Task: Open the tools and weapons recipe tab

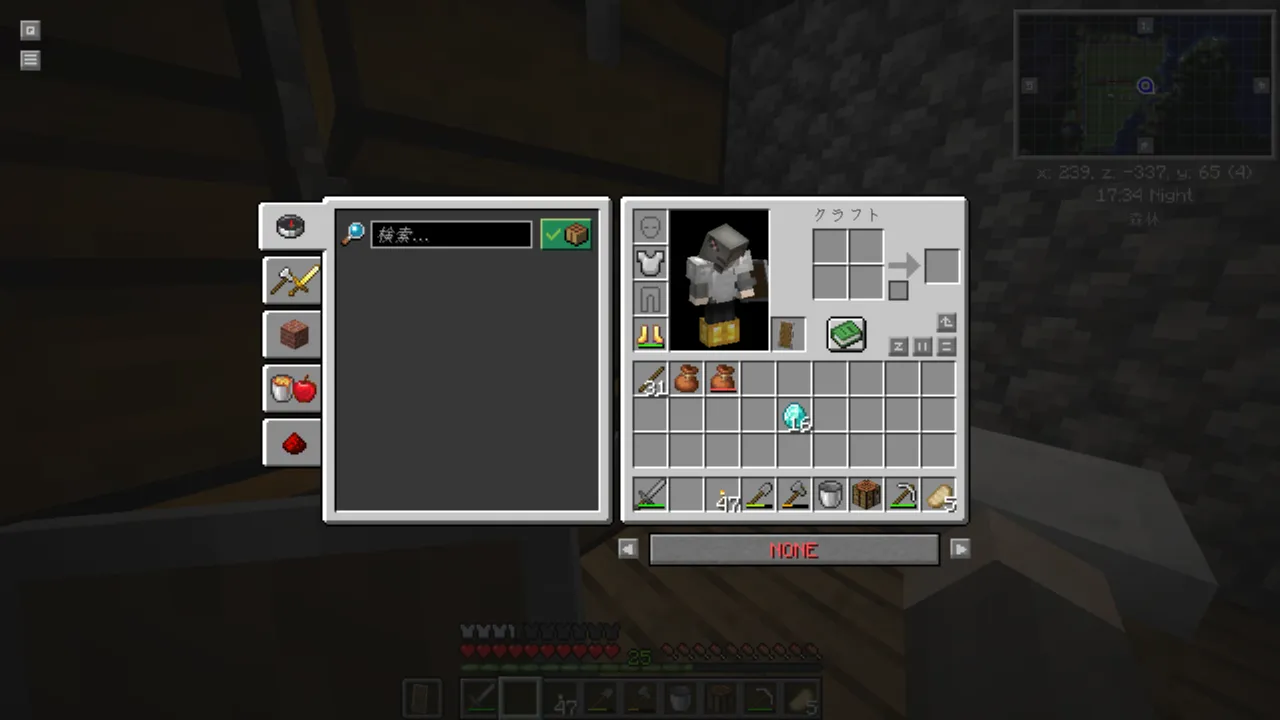Action: (x=292, y=280)
